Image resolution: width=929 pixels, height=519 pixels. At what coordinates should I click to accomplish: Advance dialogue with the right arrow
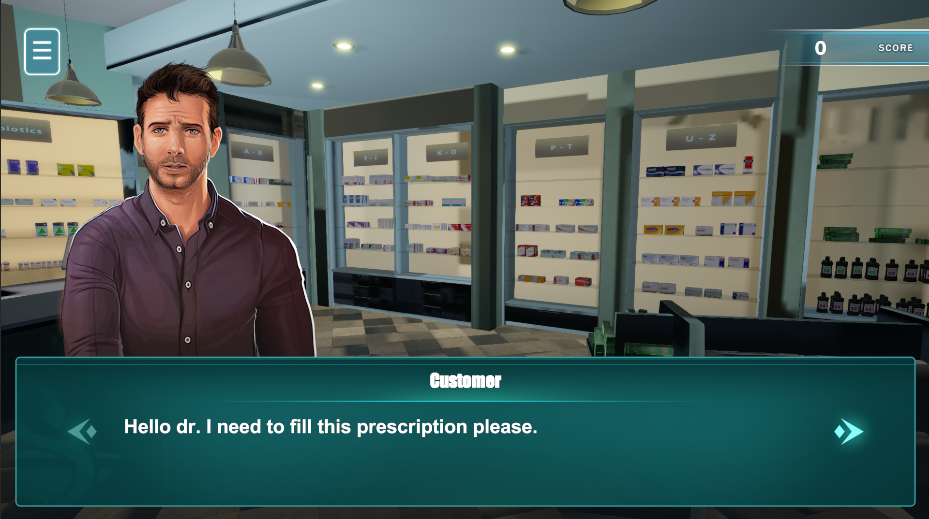[849, 431]
